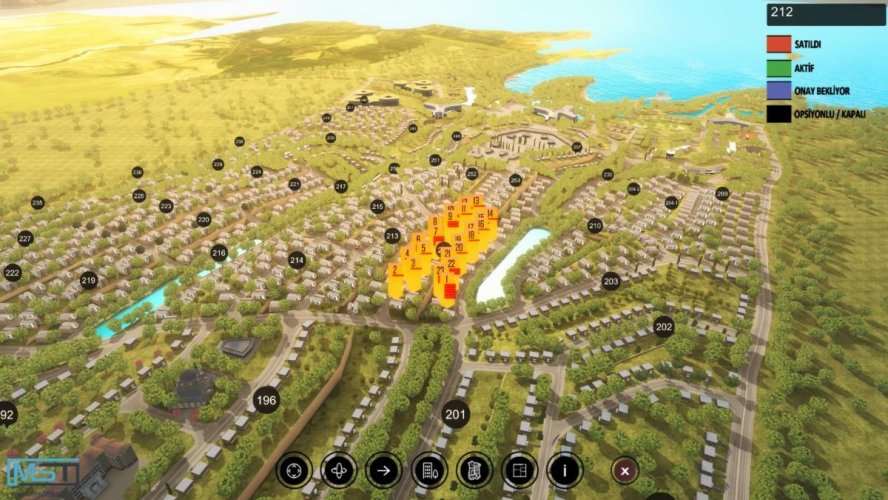Click the 212 search field
Screen dimensions: 888x500
826,14
